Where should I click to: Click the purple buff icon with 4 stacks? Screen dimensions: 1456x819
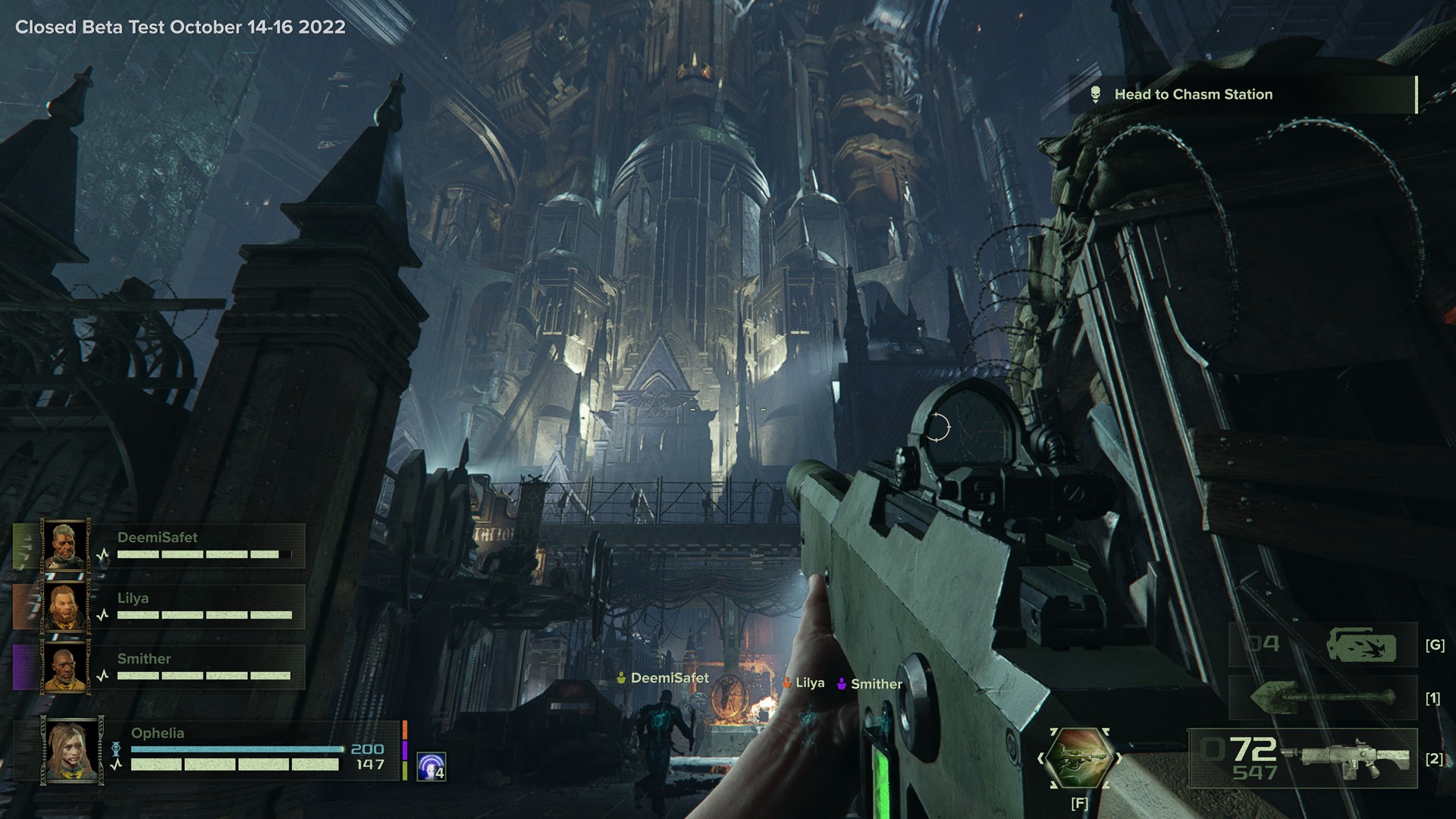tap(431, 767)
